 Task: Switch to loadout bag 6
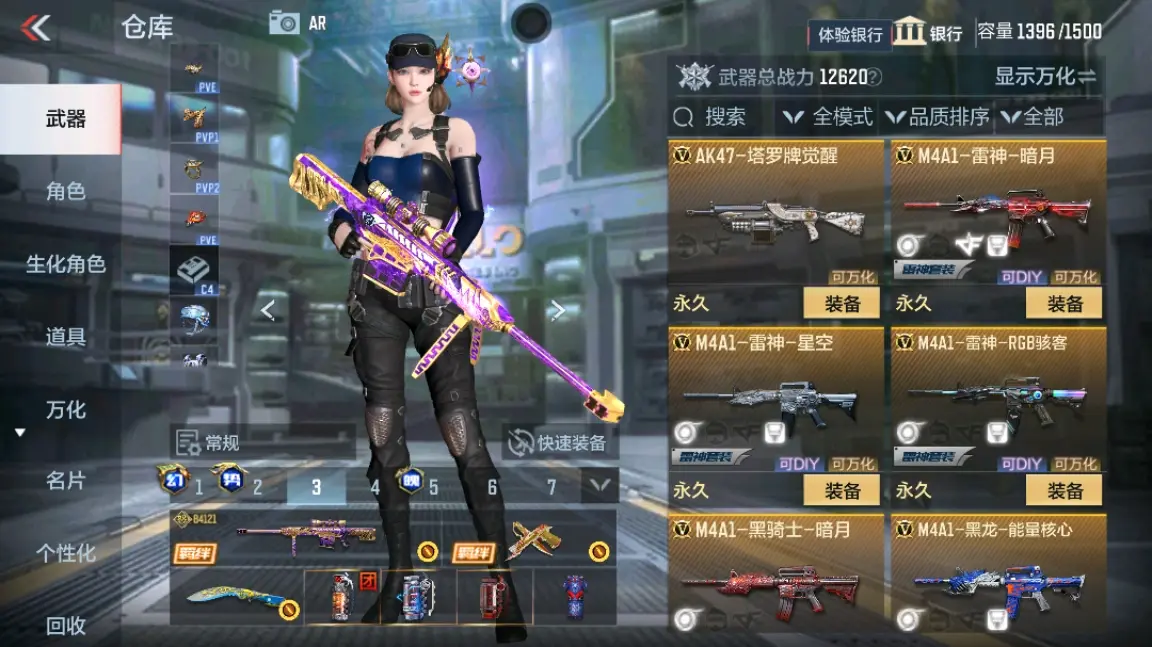tap(492, 487)
